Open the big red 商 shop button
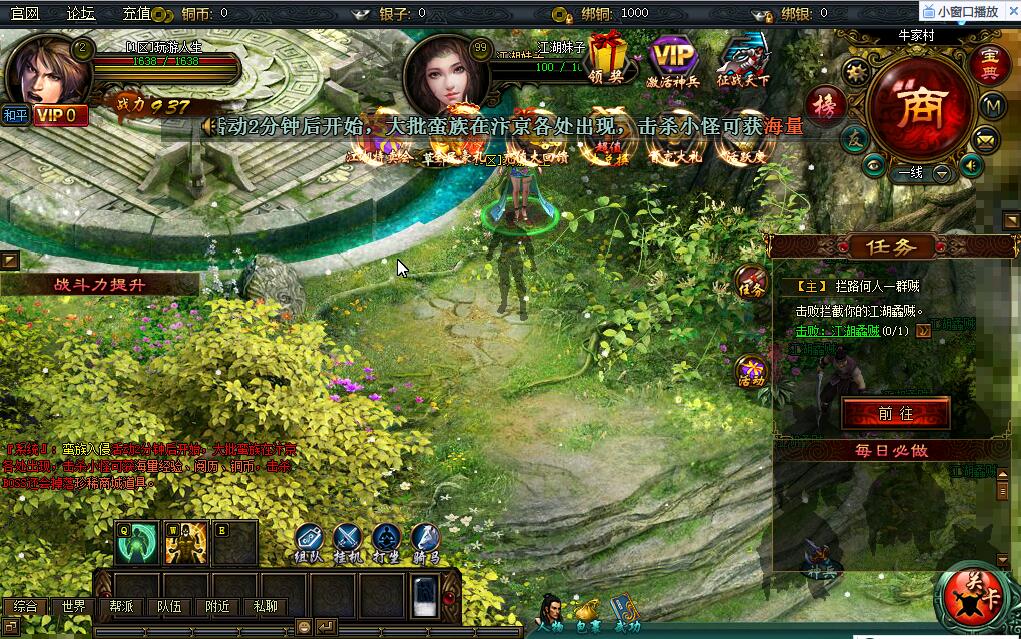The height and width of the screenshot is (639, 1021). coord(918,105)
